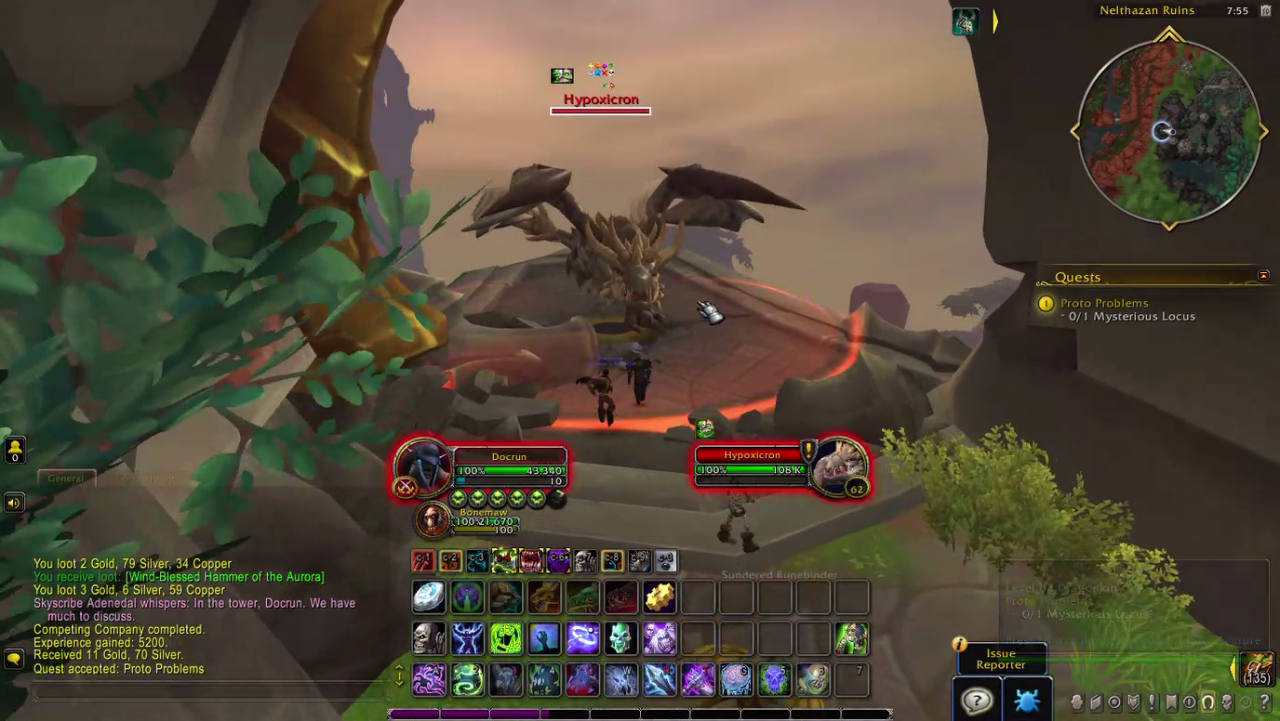Click the Nelthazan Ruins minimap

click(1169, 131)
